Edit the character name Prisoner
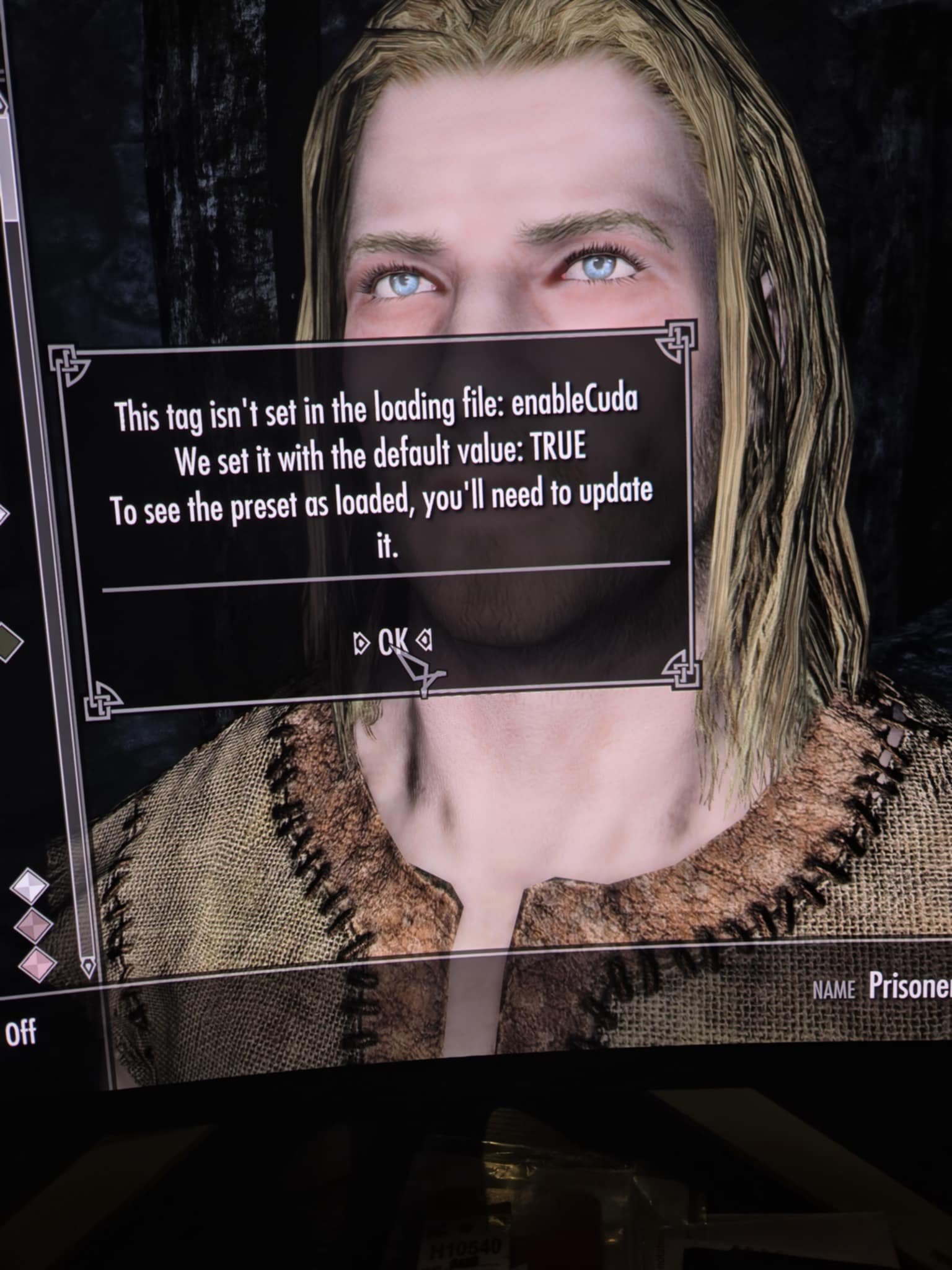Screen dimensions: 952x1270 [909, 986]
